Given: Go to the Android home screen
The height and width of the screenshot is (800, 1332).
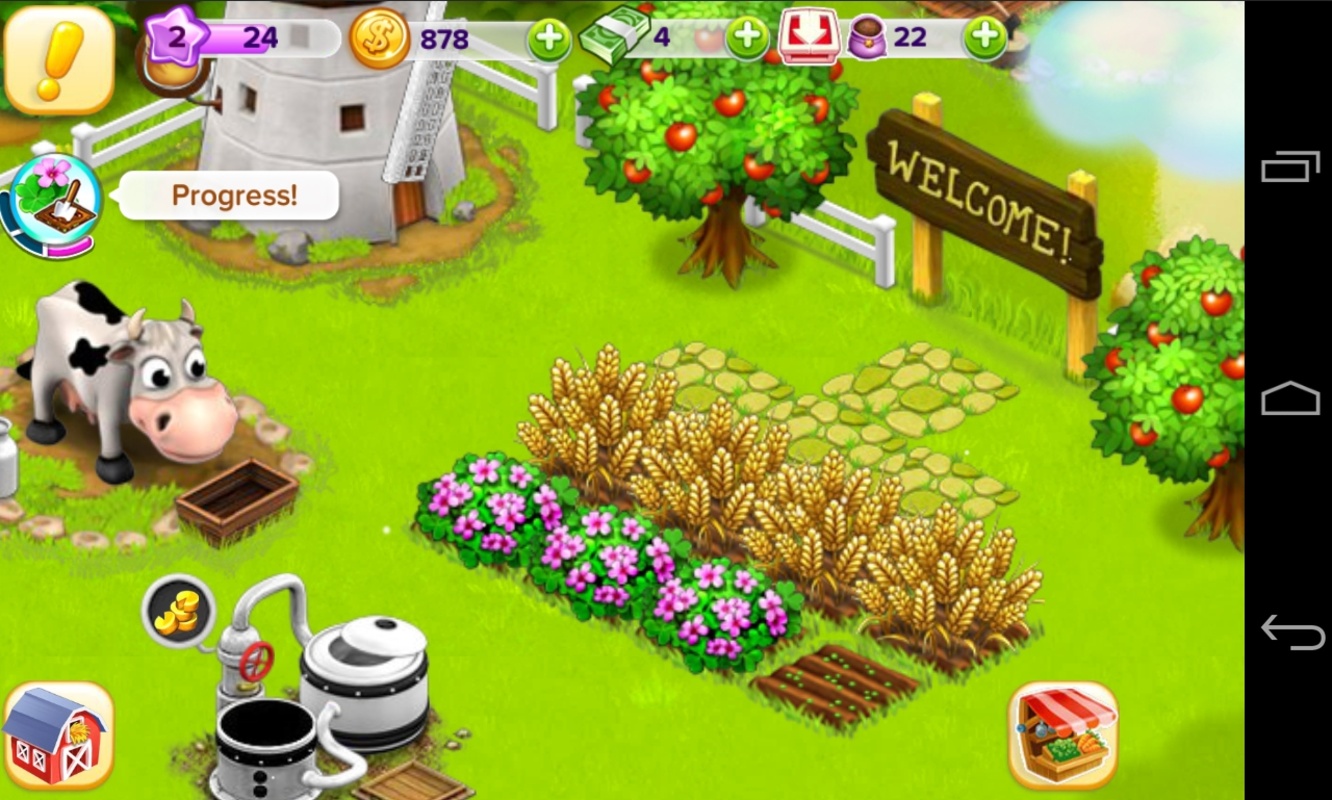Looking at the screenshot, I should point(1291,398).
